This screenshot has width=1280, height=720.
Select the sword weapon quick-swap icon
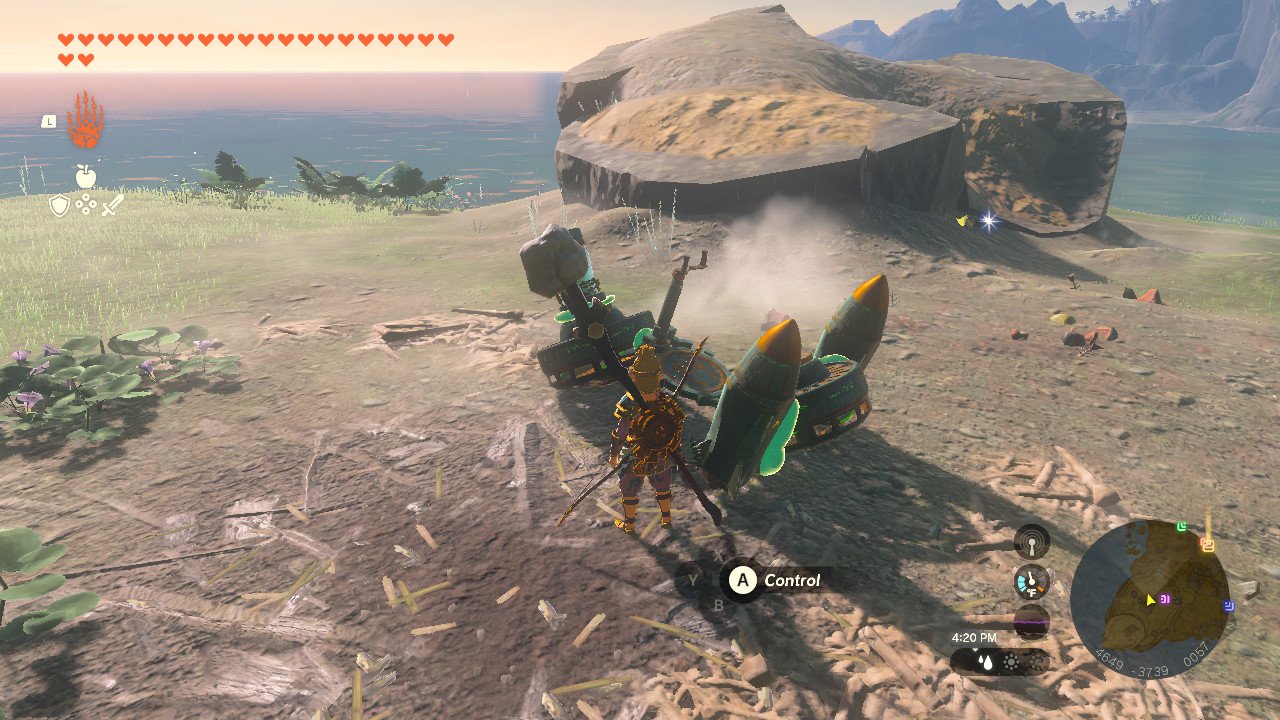(x=112, y=206)
